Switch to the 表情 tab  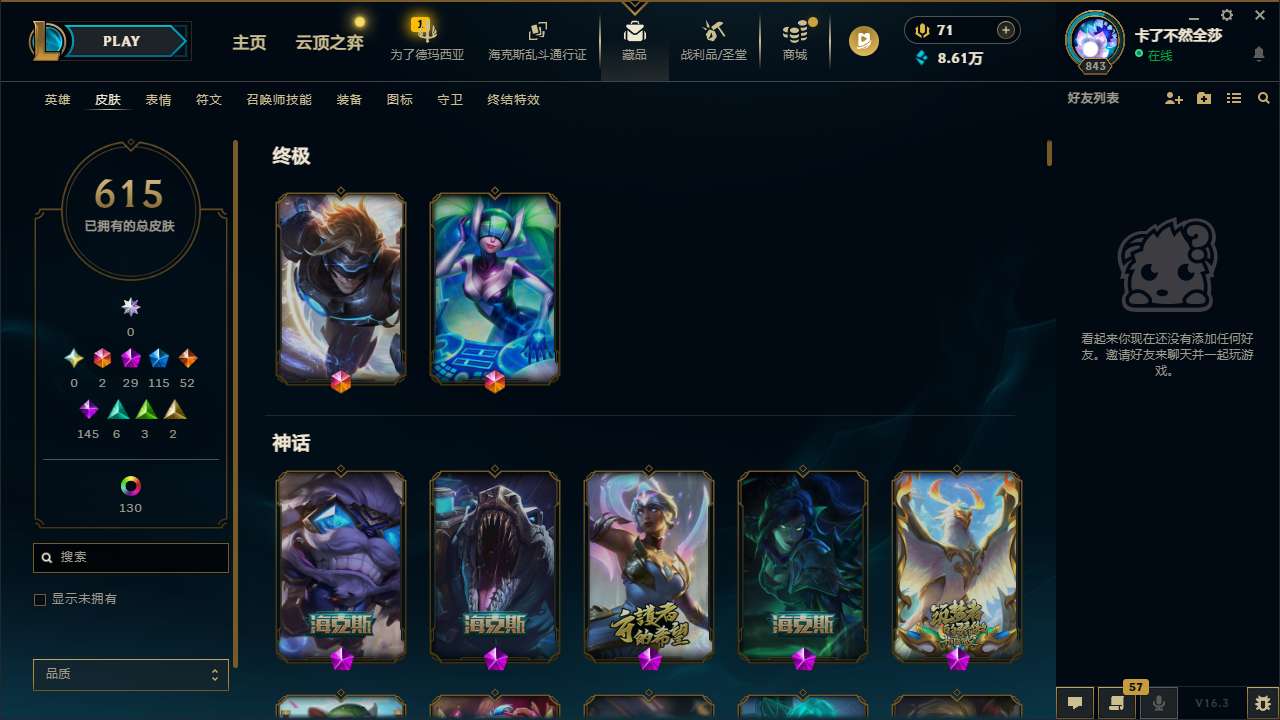tap(157, 100)
